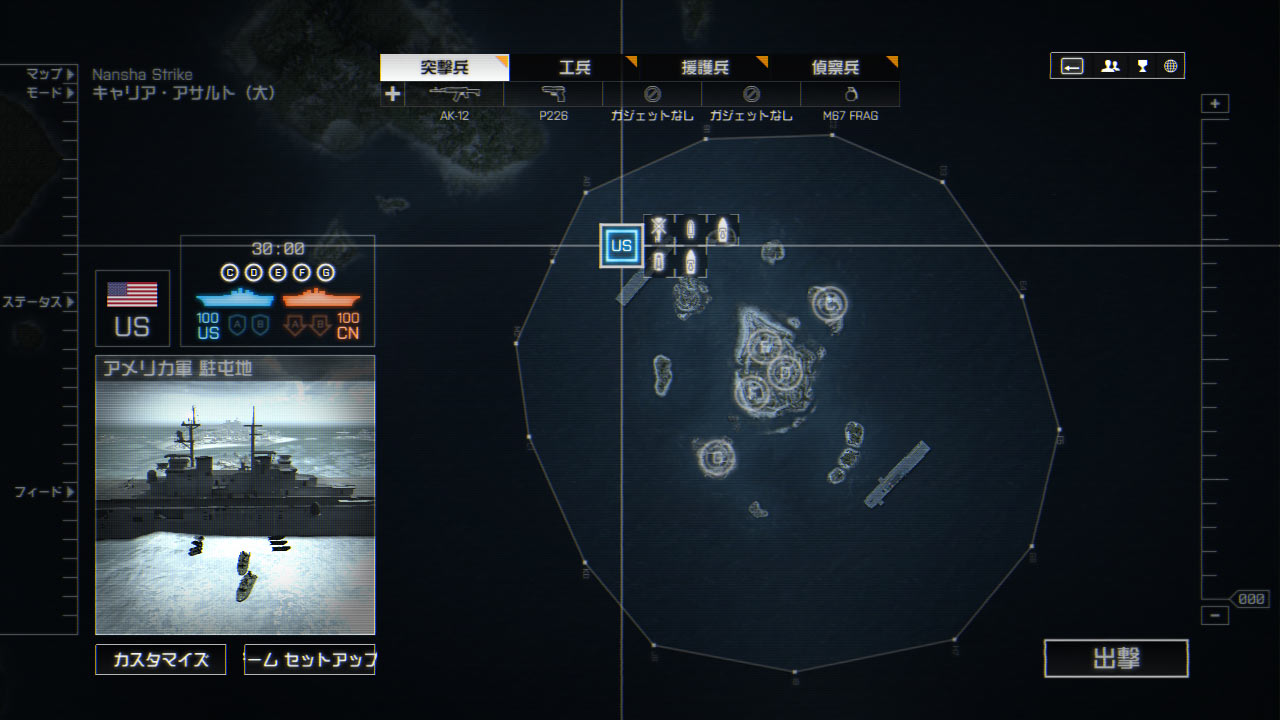The width and height of the screenshot is (1280, 720).
Task: Open the カスタマイズ customize button
Action: [161, 660]
